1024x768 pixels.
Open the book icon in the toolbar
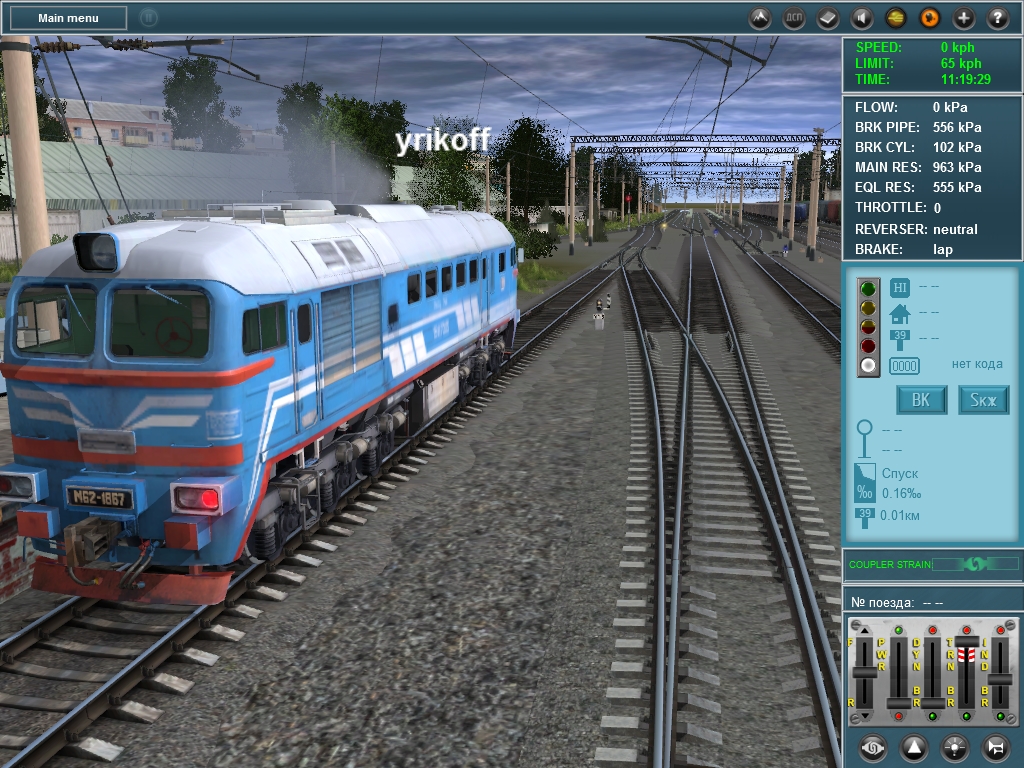(x=828, y=18)
